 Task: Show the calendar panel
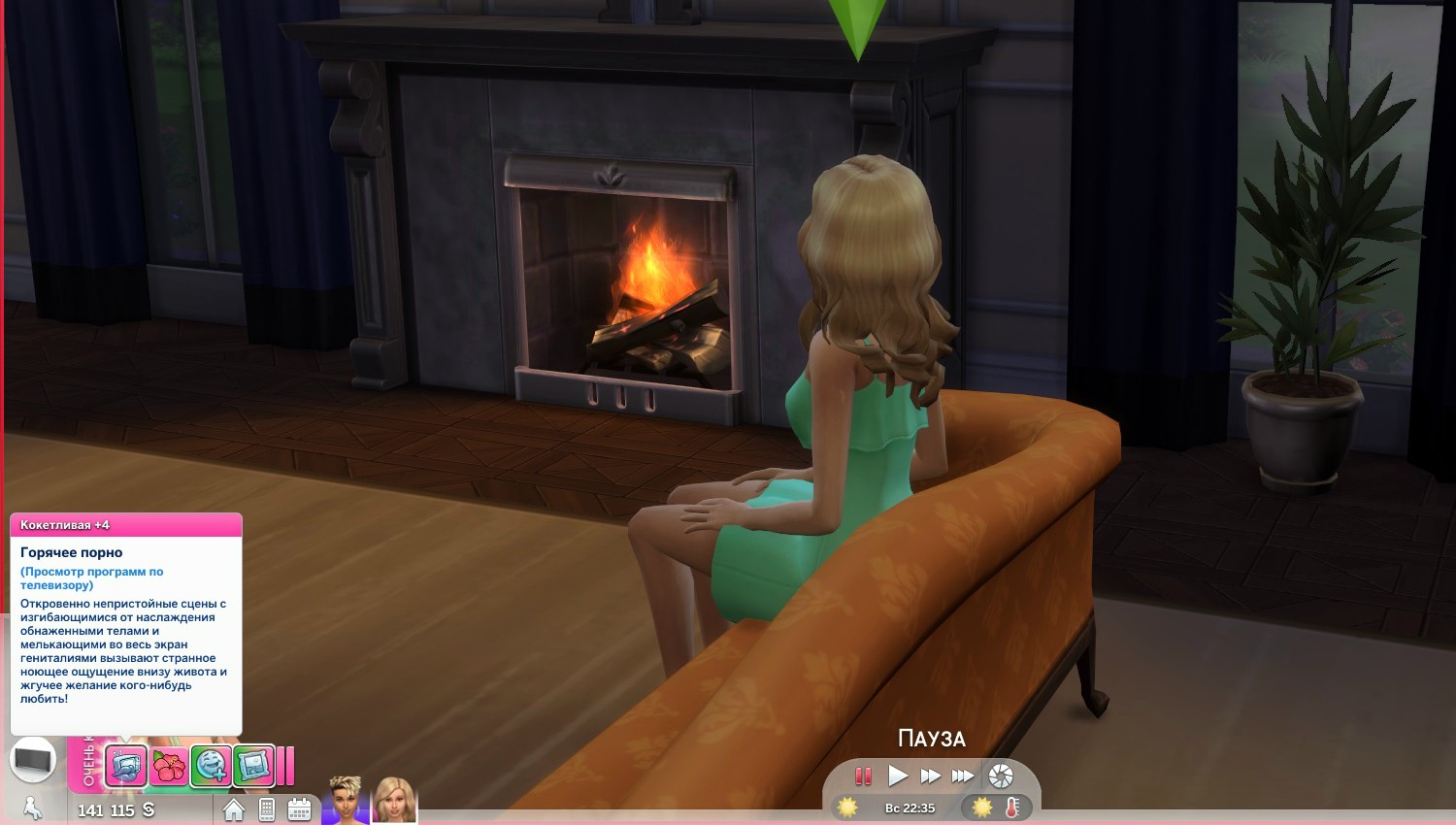click(299, 809)
